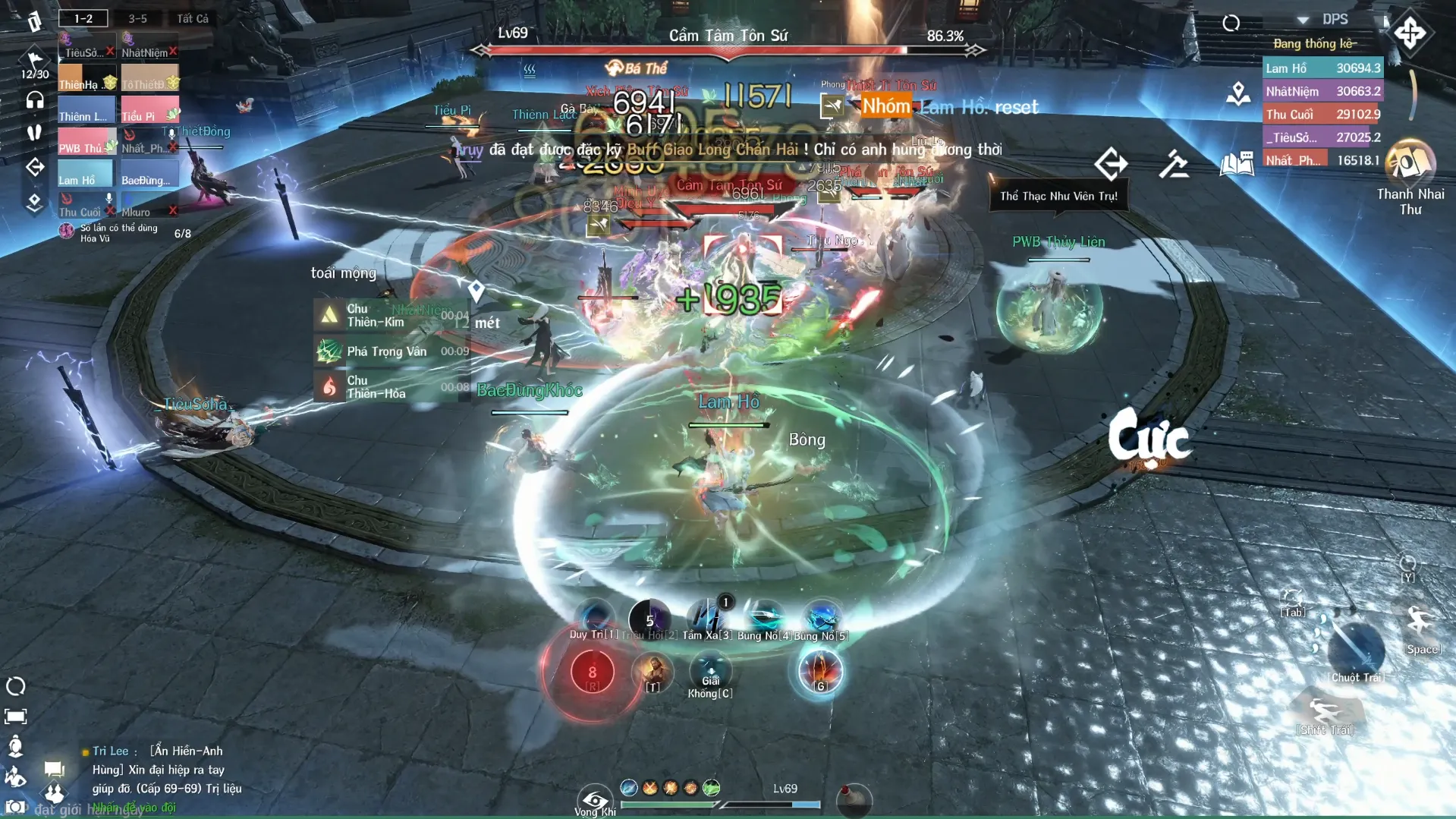Toggle the Vọng Khí eye icon
The height and width of the screenshot is (819, 1456).
click(595, 801)
